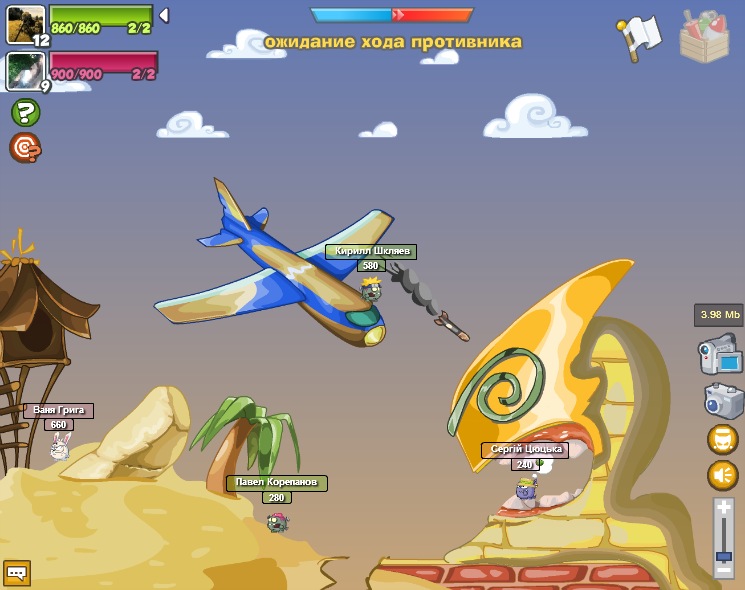Collapse the team panel with the white arrow
This screenshot has height=590, width=745.
(164, 16)
